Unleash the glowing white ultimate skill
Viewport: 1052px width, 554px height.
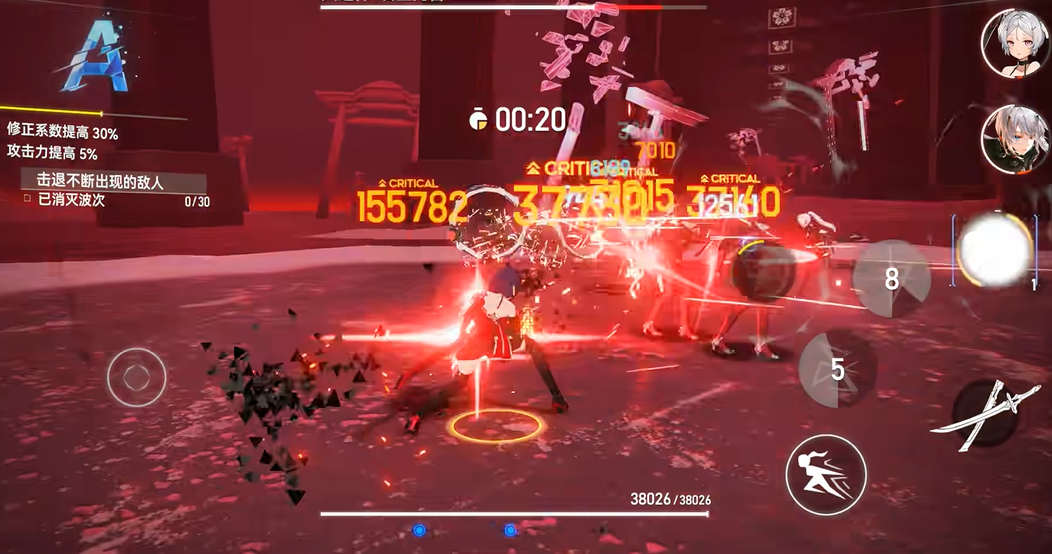click(994, 249)
